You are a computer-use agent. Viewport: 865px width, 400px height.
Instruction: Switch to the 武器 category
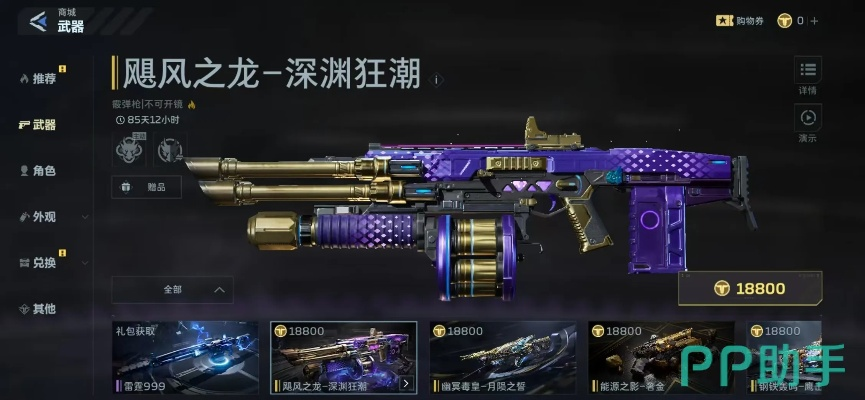tap(38, 125)
